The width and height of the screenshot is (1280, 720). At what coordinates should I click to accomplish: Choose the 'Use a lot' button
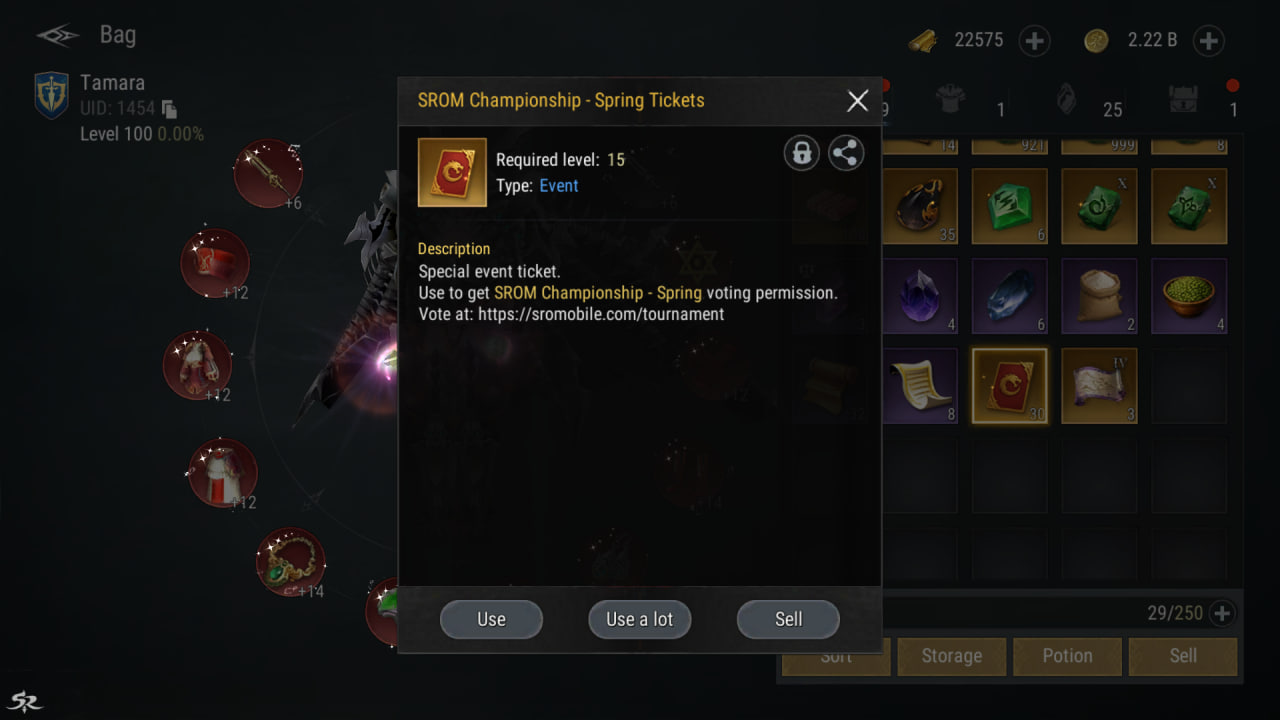pyautogui.click(x=640, y=619)
